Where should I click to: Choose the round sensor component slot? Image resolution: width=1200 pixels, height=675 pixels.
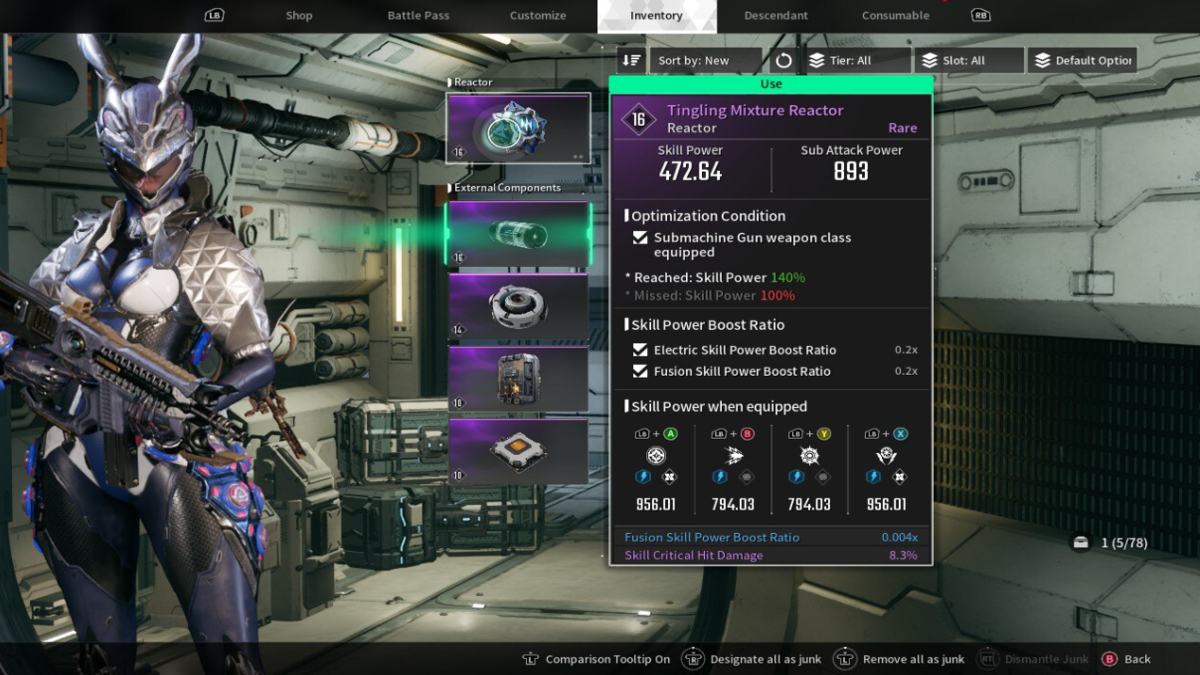pos(518,306)
